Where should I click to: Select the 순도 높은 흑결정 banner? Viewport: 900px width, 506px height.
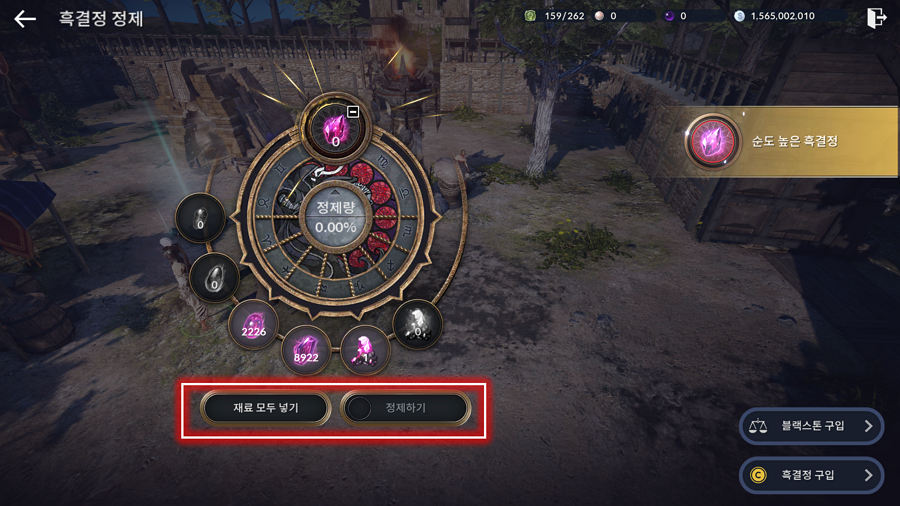(x=790, y=142)
